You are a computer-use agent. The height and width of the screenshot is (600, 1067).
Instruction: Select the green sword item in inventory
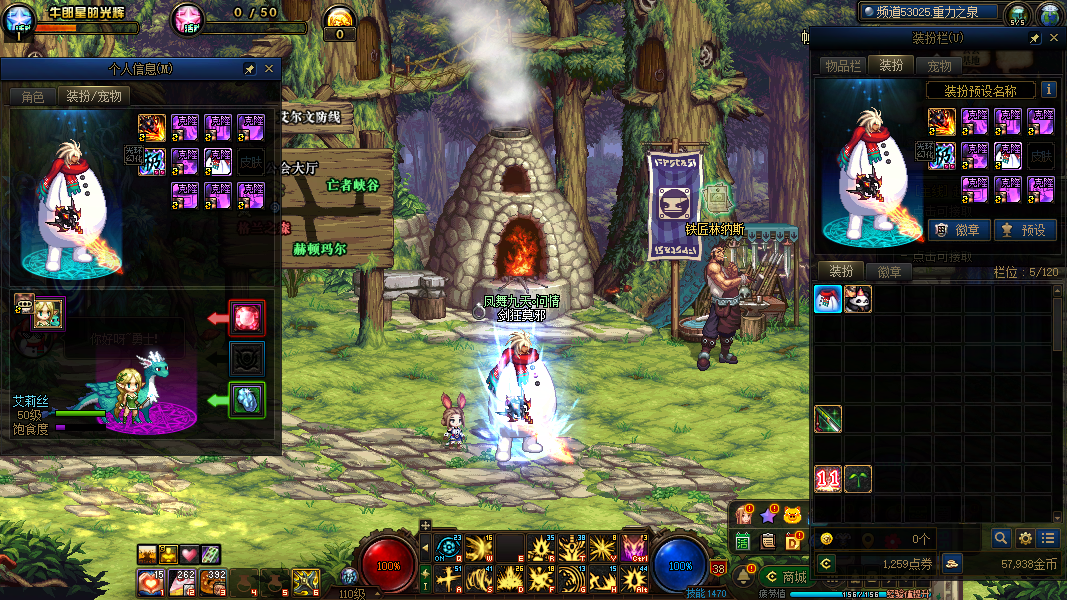[x=827, y=419]
